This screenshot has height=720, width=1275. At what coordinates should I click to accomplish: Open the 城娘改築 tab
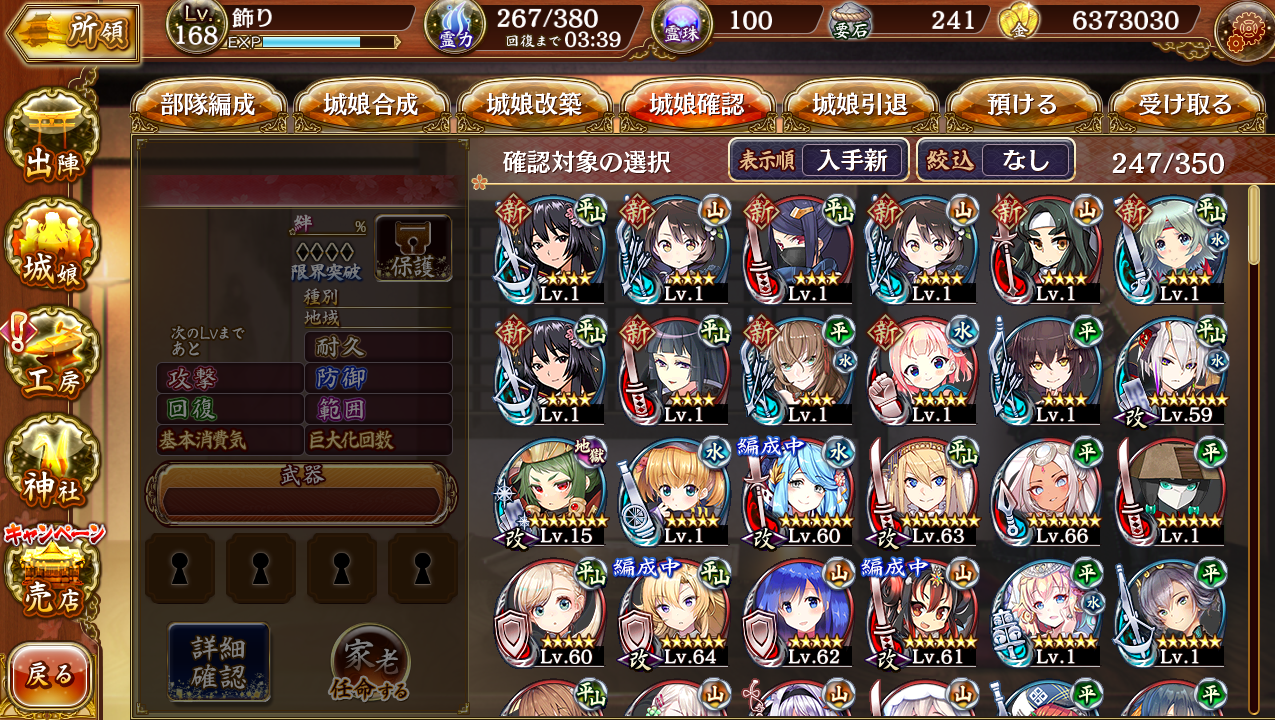tap(534, 105)
